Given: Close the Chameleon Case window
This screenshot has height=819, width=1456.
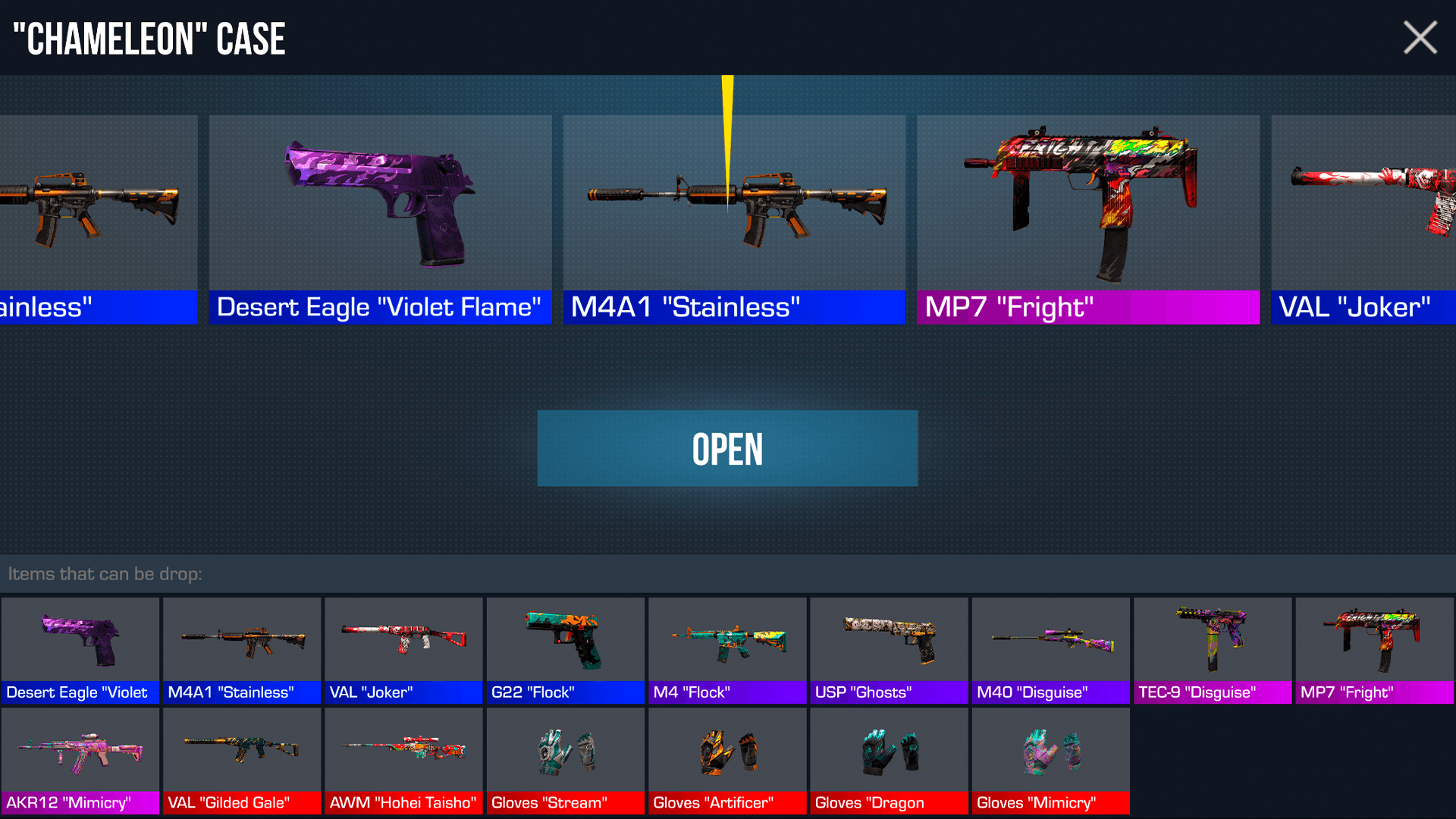Looking at the screenshot, I should (1420, 37).
